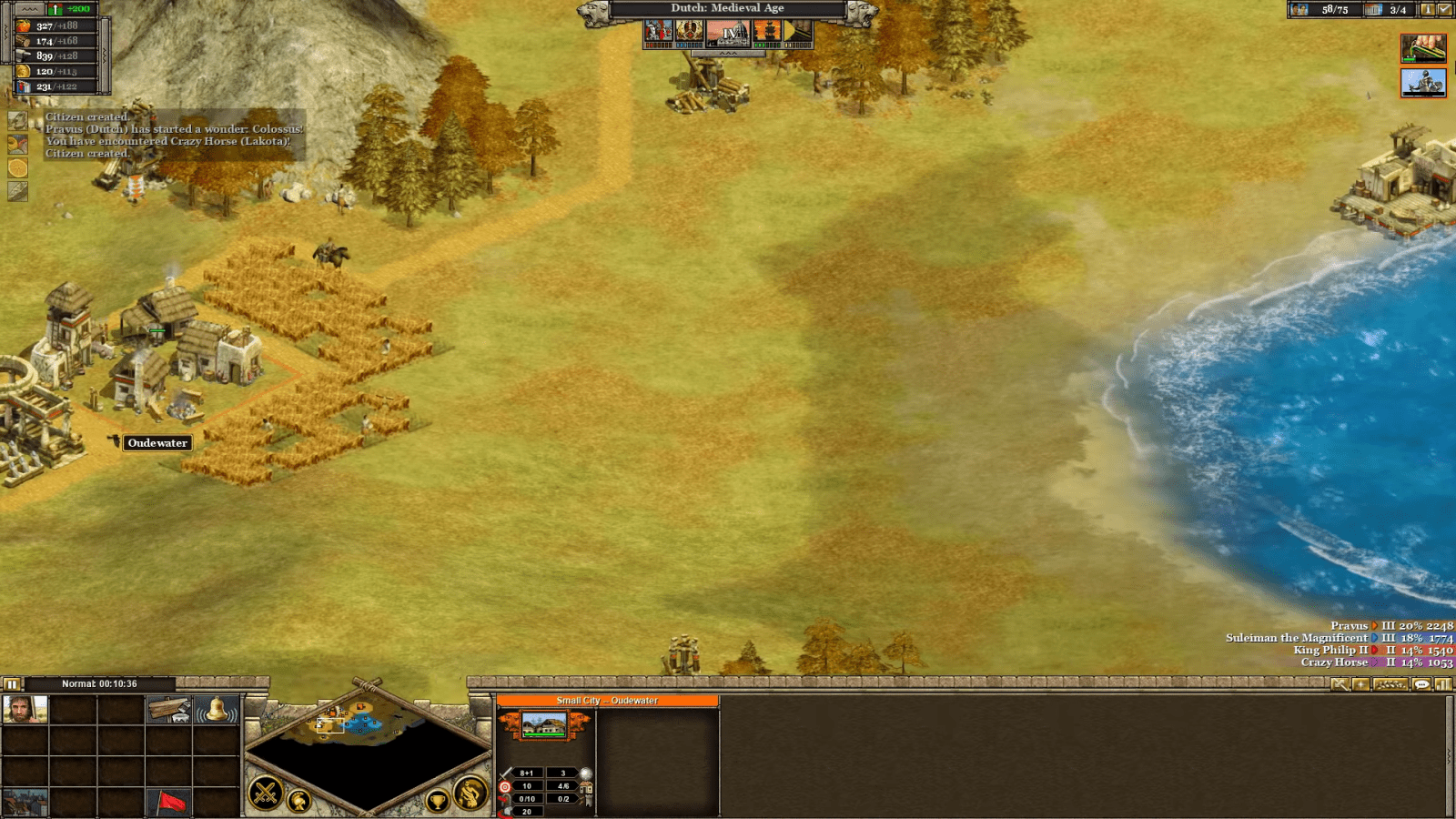Click the green progress bar on the event cue thumbnail
The image size is (1456, 819).
click(x=1408, y=59)
